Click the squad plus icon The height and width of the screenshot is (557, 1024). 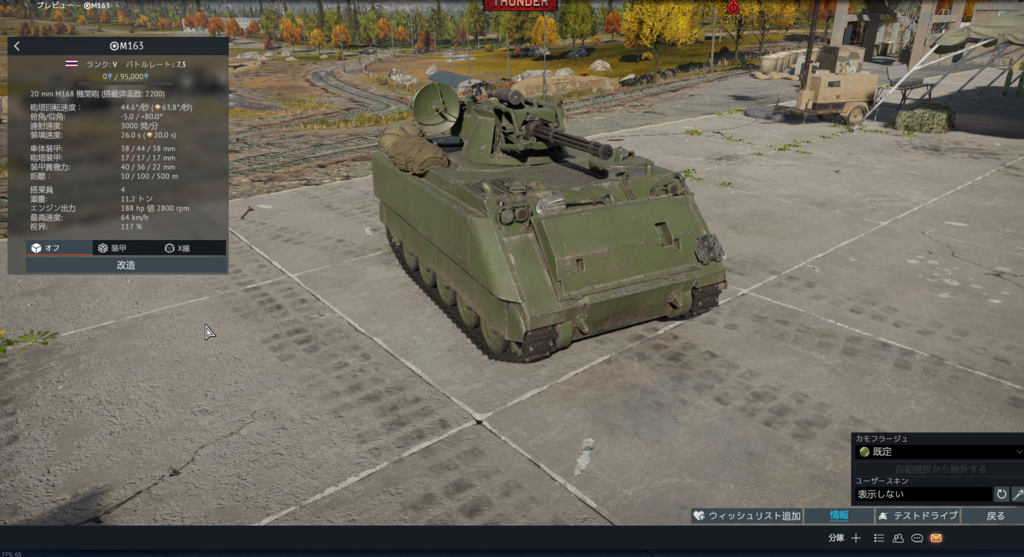pyautogui.click(x=856, y=538)
